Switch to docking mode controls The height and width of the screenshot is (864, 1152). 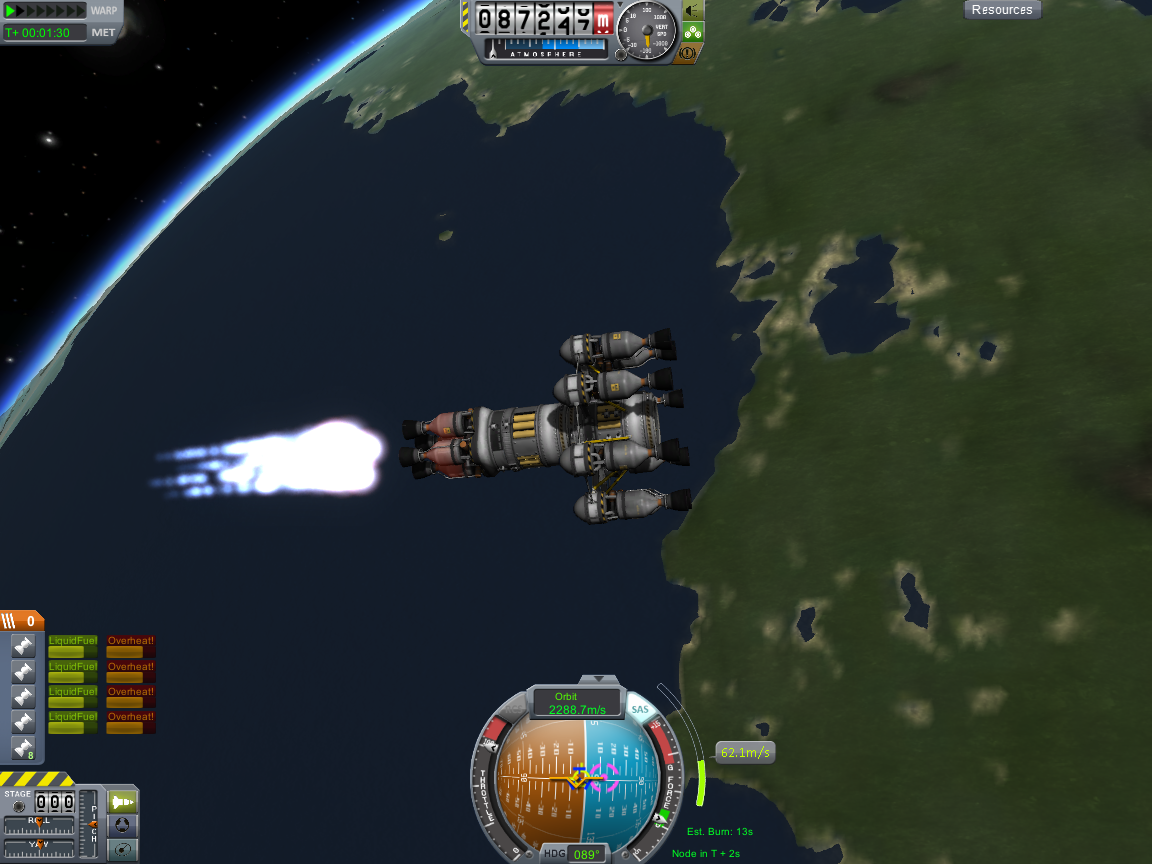point(122,826)
